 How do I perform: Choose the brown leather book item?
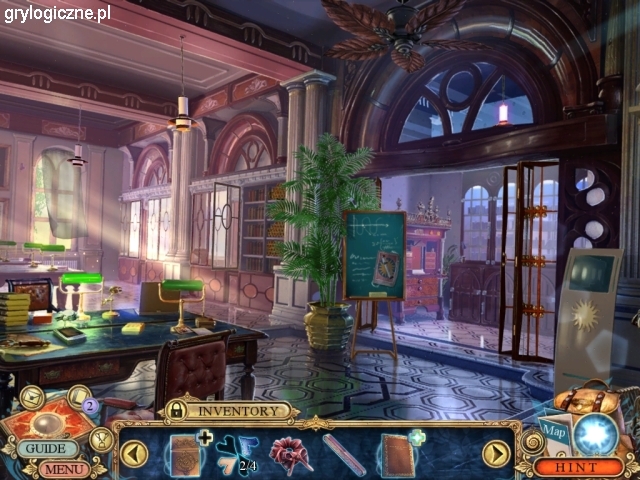(x=397, y=455)
